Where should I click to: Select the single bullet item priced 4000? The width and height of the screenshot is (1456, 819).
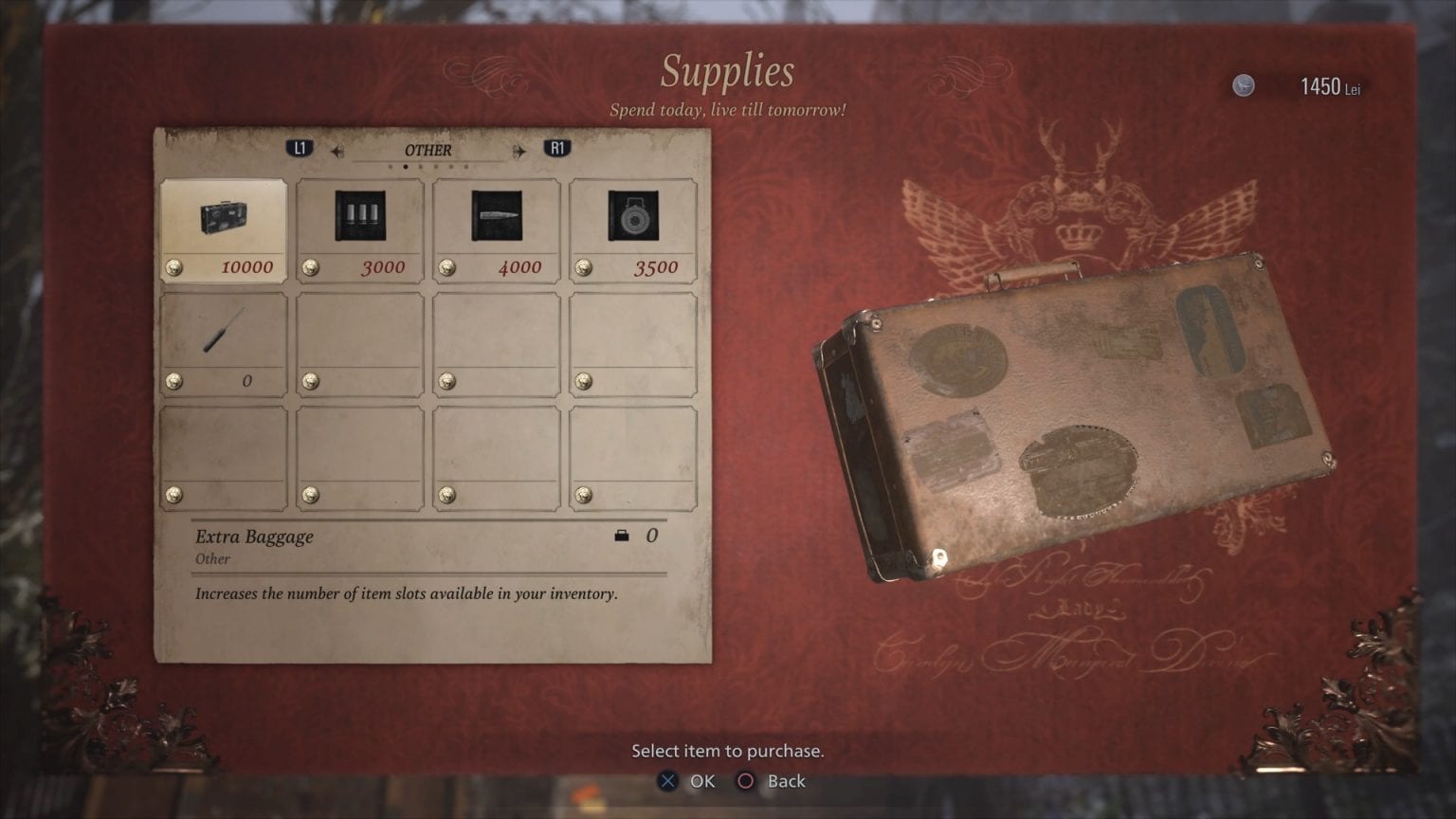[497, 230]
